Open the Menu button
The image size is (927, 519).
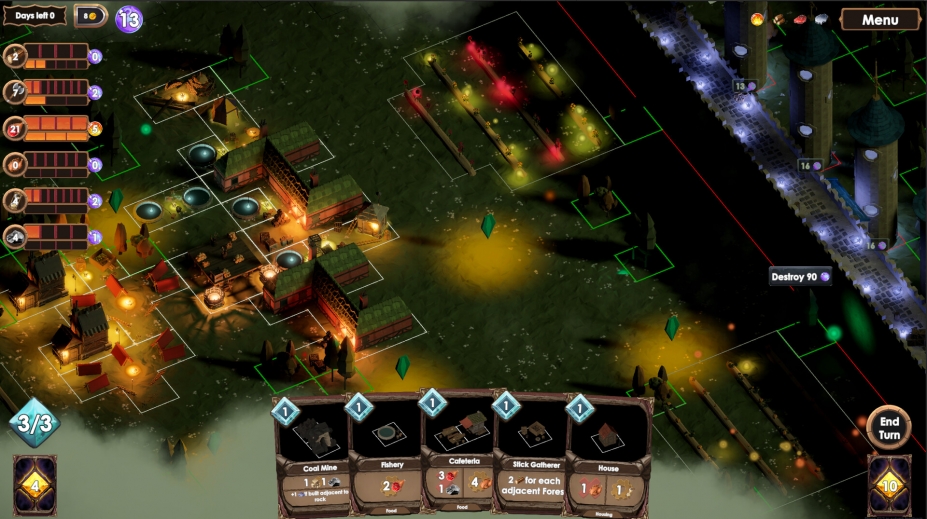click(x=880, y=20)
